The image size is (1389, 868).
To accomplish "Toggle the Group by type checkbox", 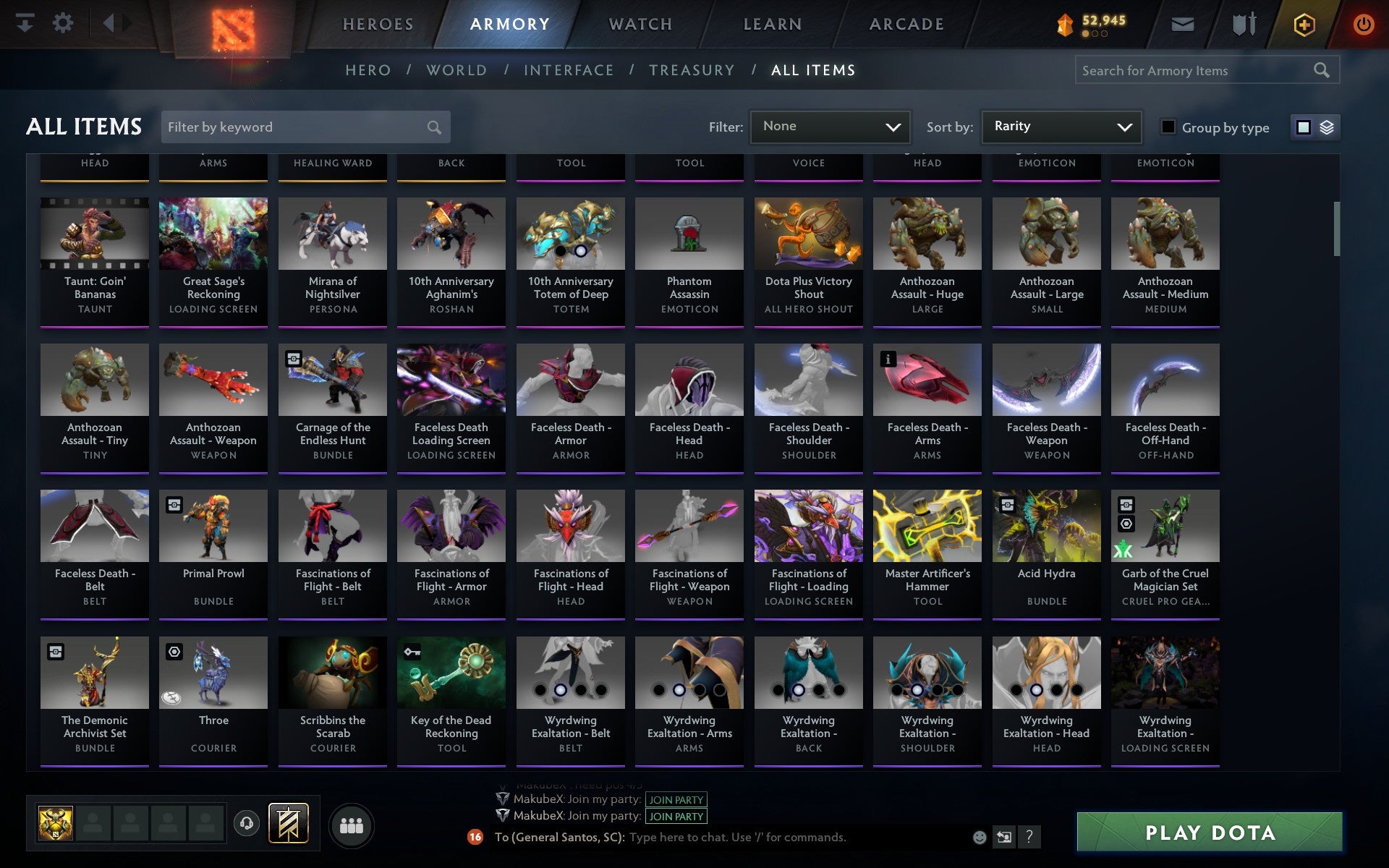I will pos(1167,127).
